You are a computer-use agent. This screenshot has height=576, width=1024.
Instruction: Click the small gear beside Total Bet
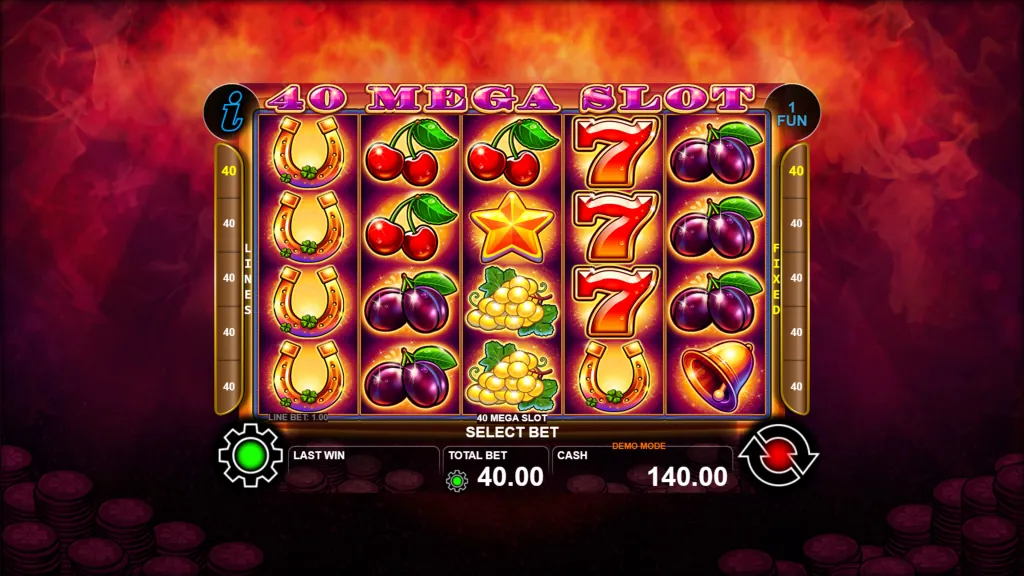click(457, 481)
